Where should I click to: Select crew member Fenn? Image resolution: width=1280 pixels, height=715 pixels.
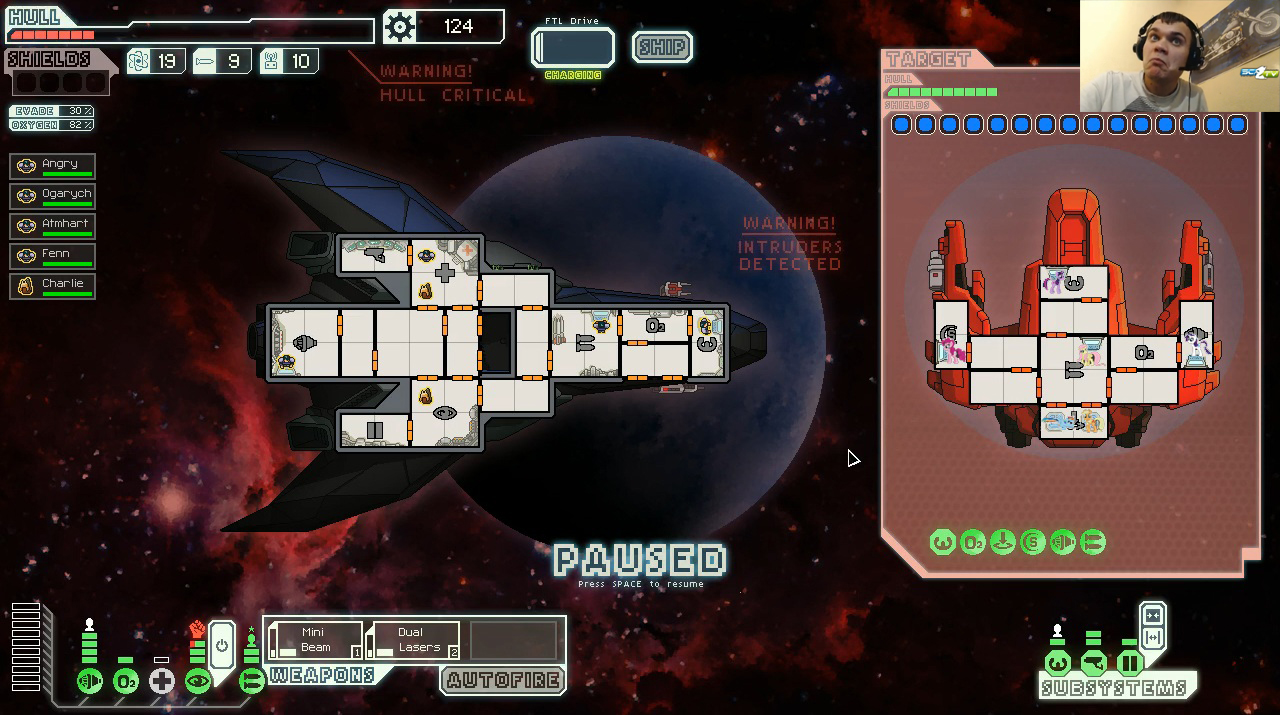point(52,255)
